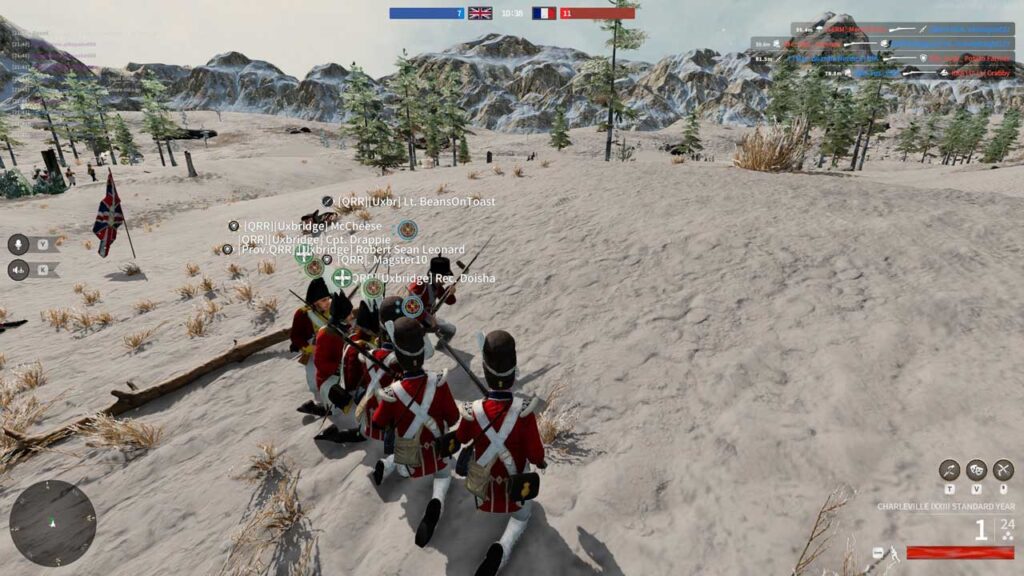Screen dimensions: 1024x576
Task: Select the speaker voice volume icon
Action: pos(18,269)
